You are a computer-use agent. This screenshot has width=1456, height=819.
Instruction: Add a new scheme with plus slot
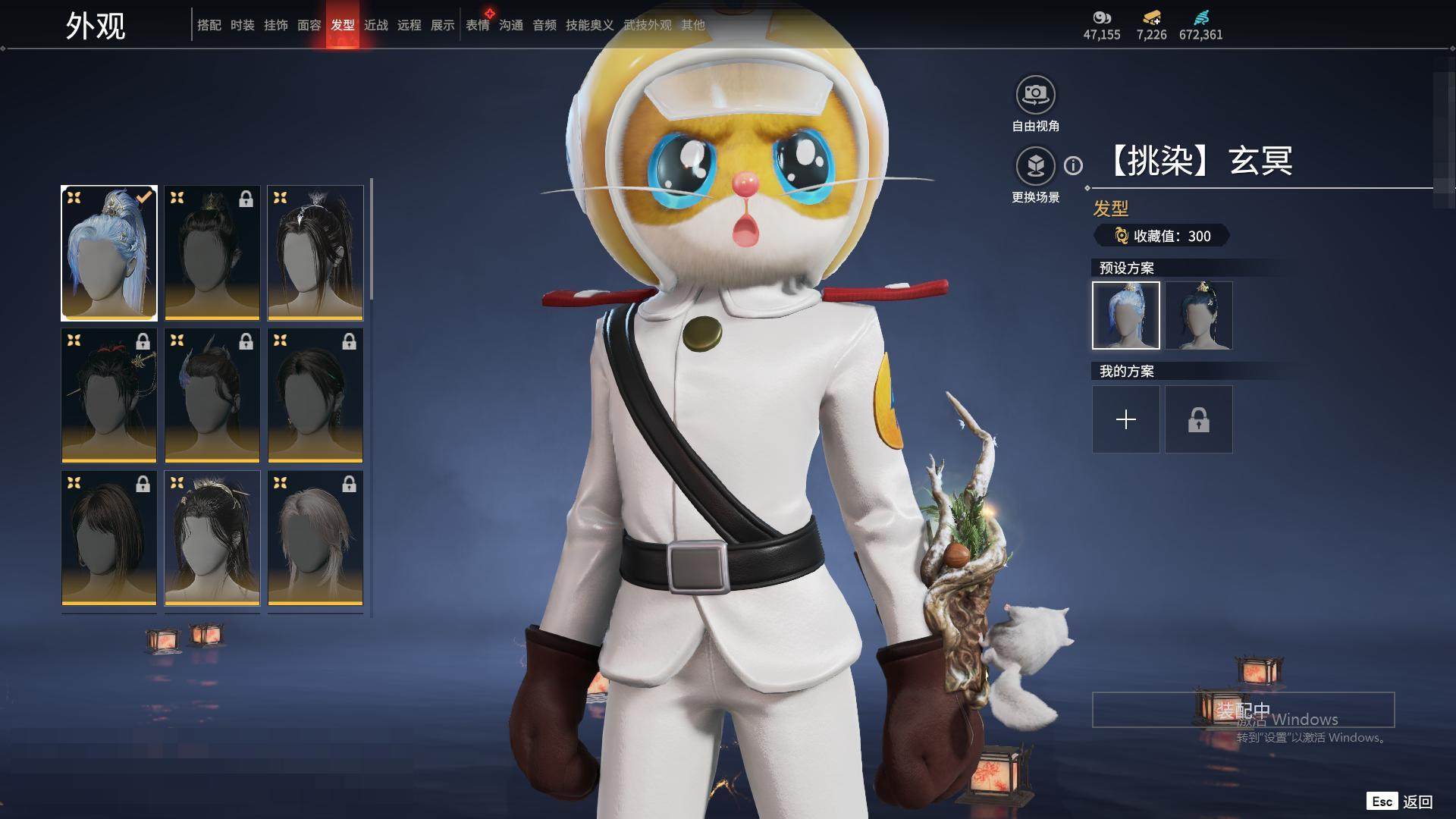pos(1125,419)
